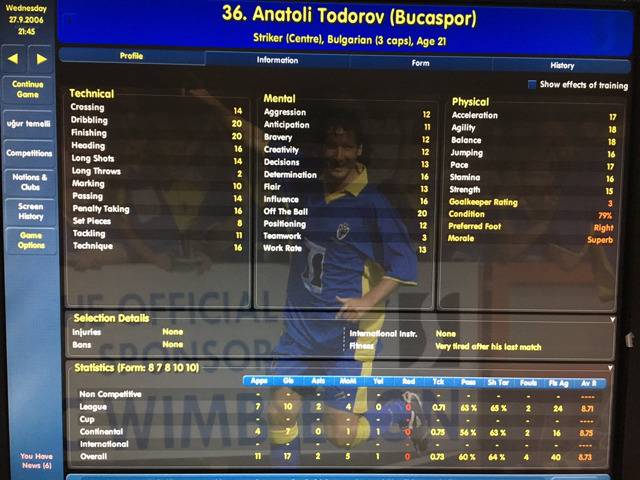Open the Competitions menu
This screenshot has height=480, width=640.
pyautogui.click(x=28, y=153)
